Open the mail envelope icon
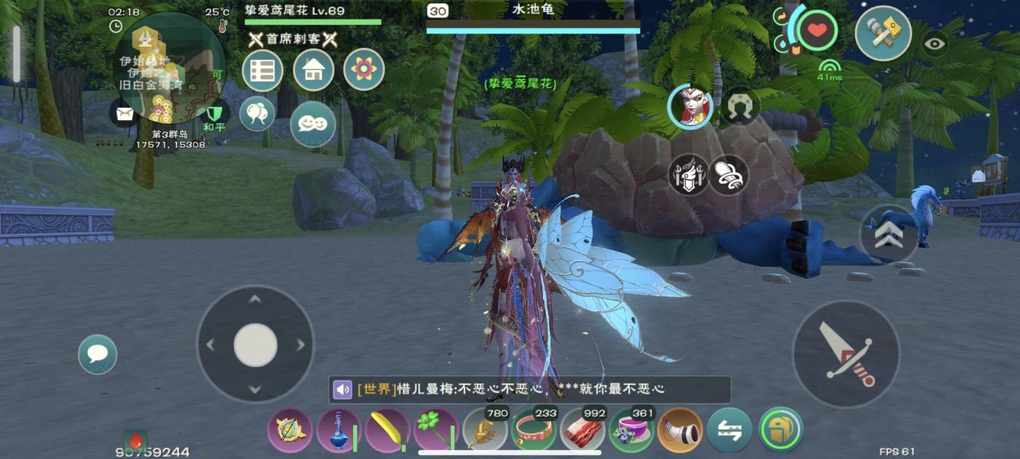1020x459 pixels. (x=124, y=113)
